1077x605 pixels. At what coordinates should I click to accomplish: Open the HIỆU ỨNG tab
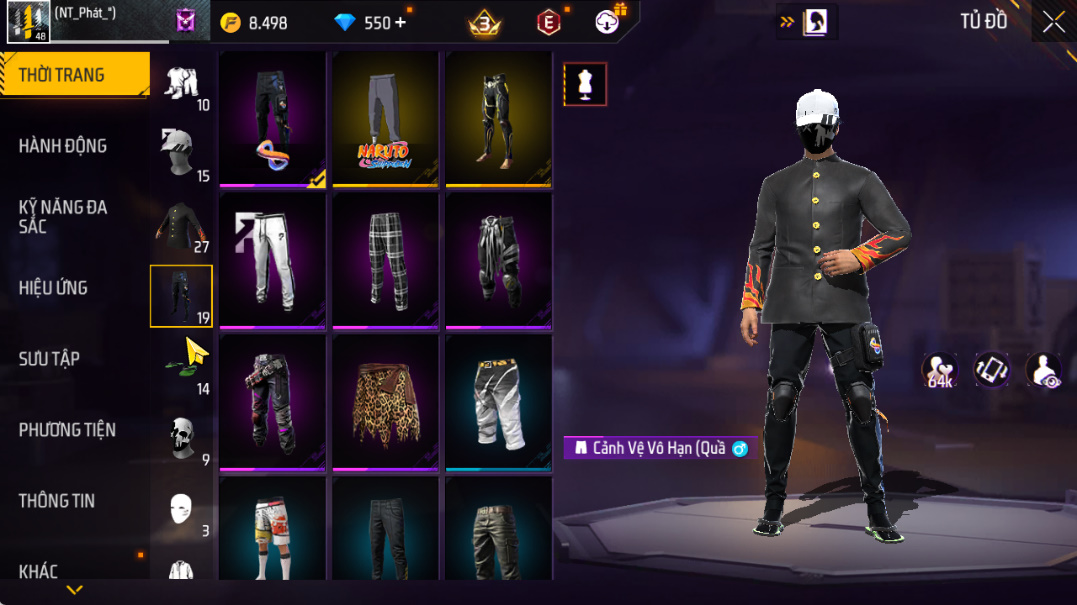coord(53,288)
